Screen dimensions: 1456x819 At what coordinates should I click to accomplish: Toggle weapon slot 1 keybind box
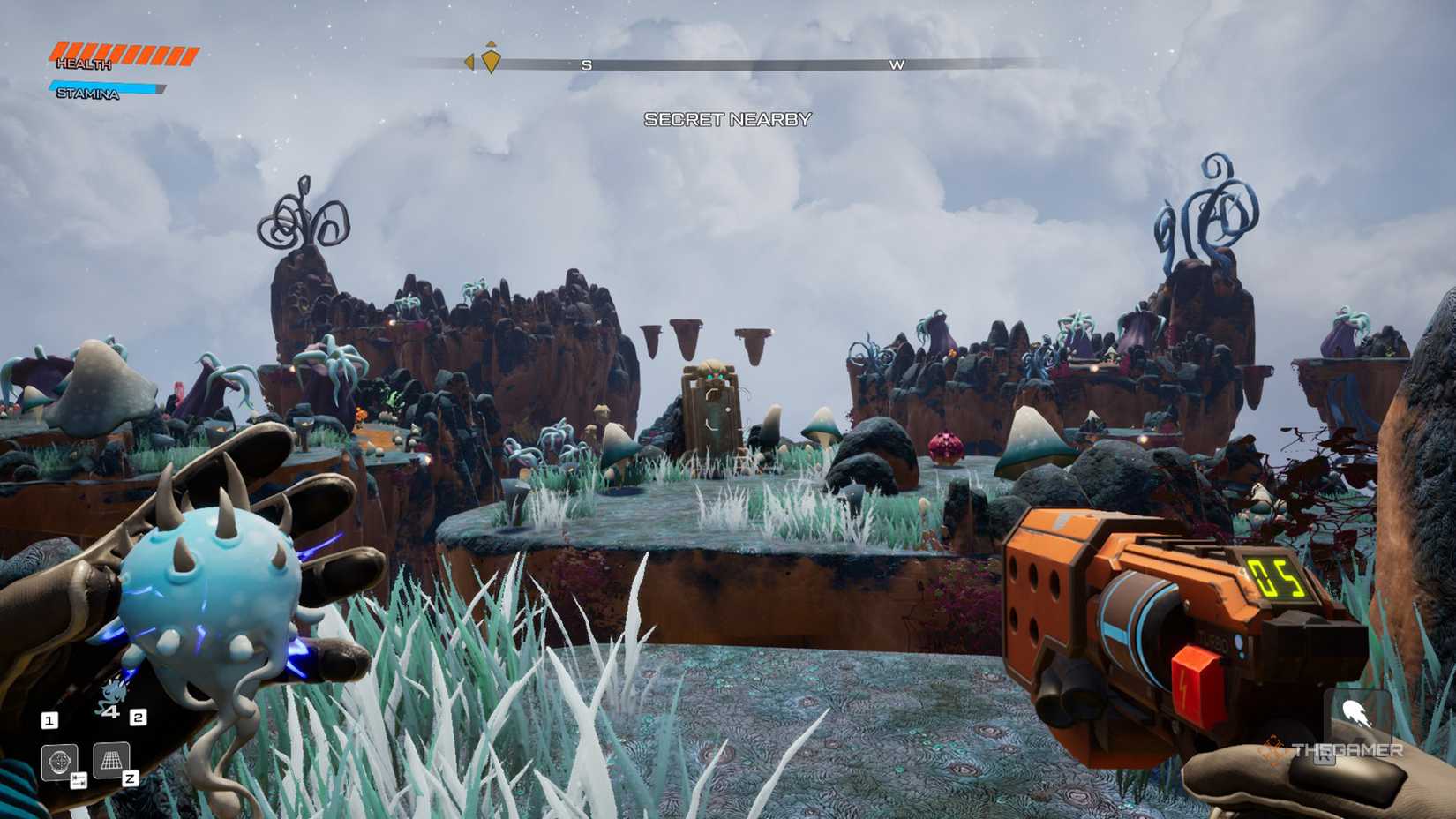[50, 720]
